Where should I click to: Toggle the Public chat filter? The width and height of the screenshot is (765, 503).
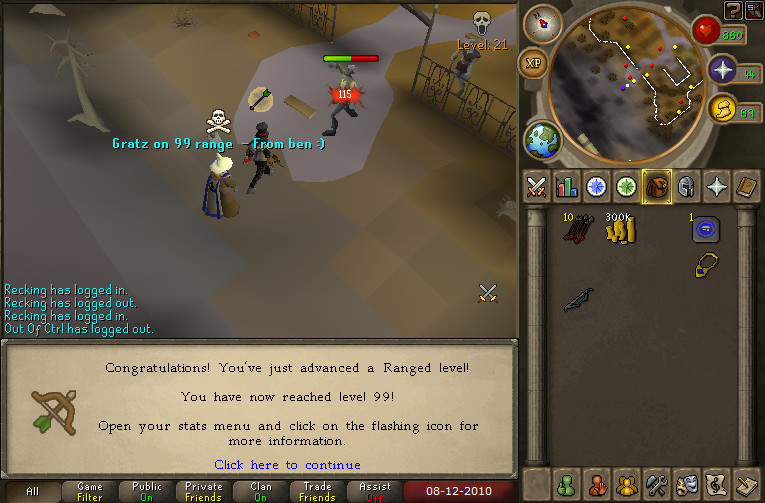147,491
